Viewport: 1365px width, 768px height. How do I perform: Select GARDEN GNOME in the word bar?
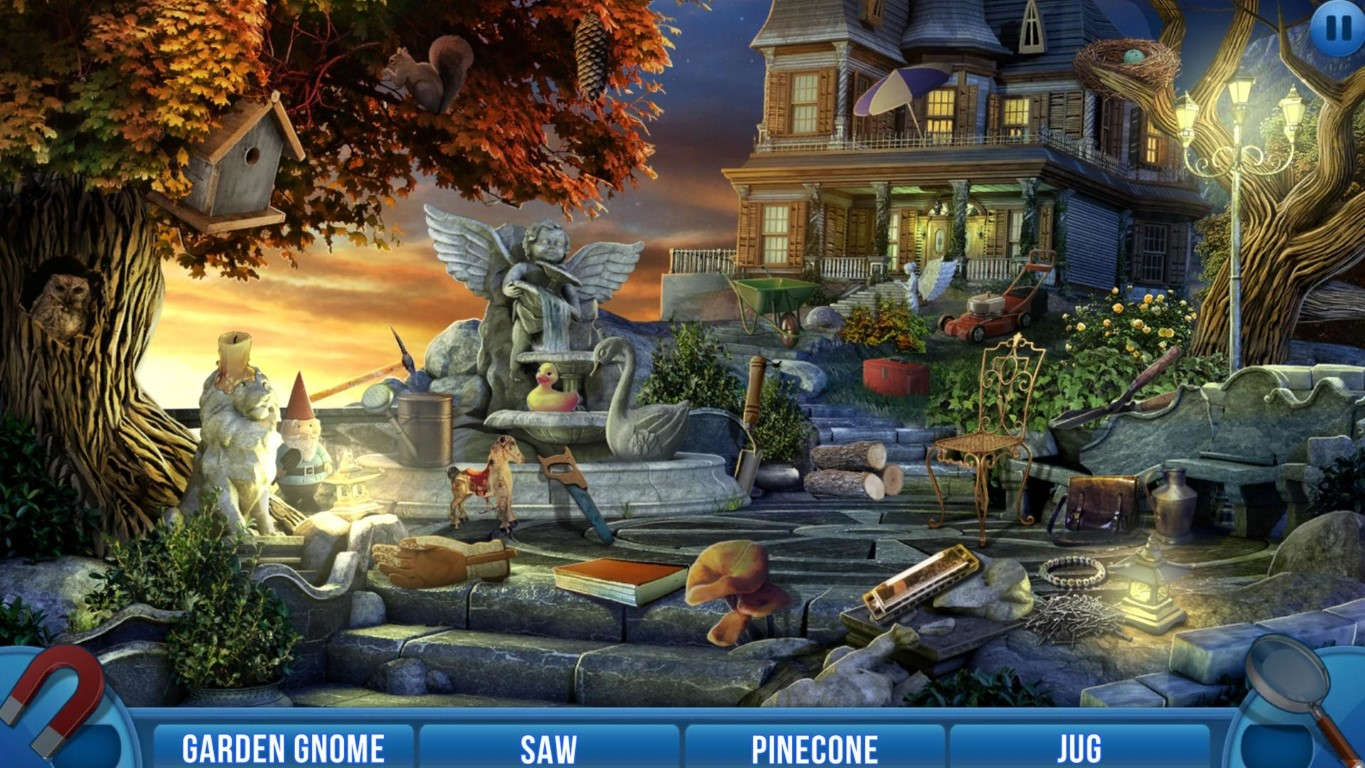[x=283, y=746]
